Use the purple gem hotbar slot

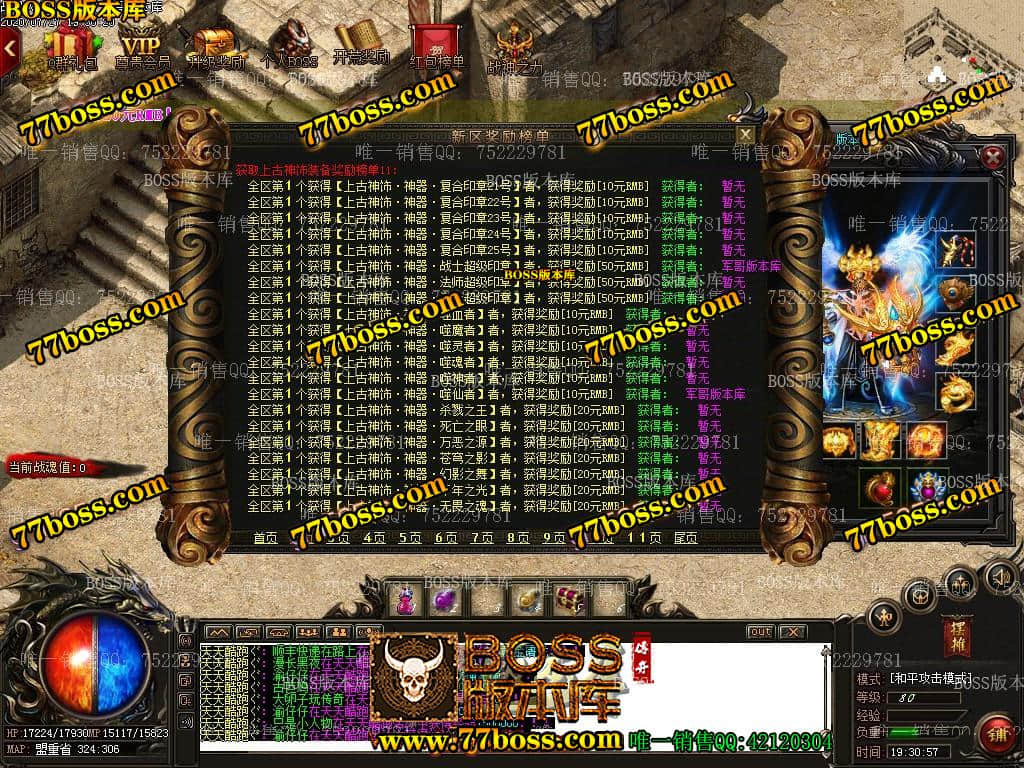click(x=443, y=601)
